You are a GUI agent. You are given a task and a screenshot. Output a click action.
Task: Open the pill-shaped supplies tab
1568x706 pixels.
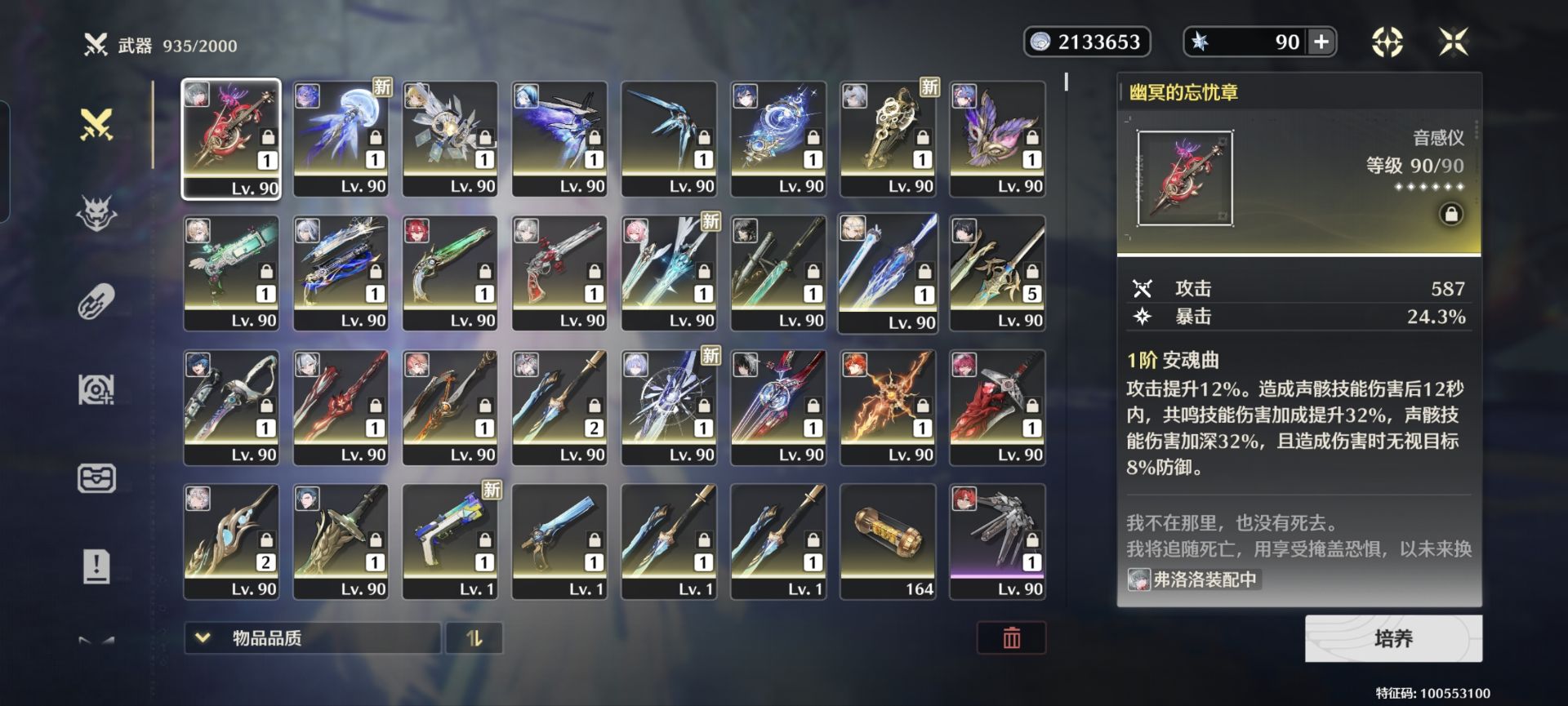coord(96,302)
